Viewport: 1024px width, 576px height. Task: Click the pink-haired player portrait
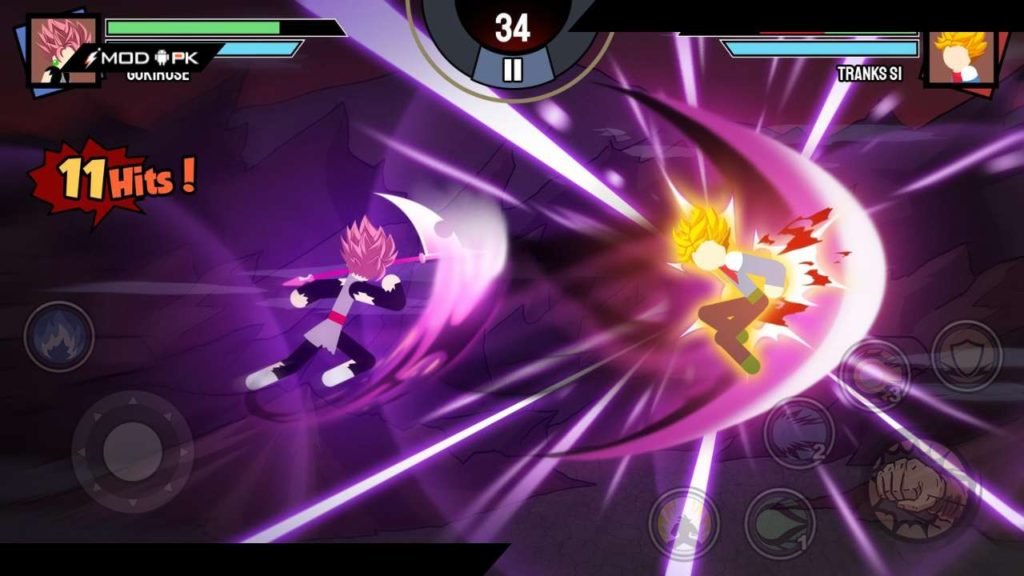coord(61,50)
